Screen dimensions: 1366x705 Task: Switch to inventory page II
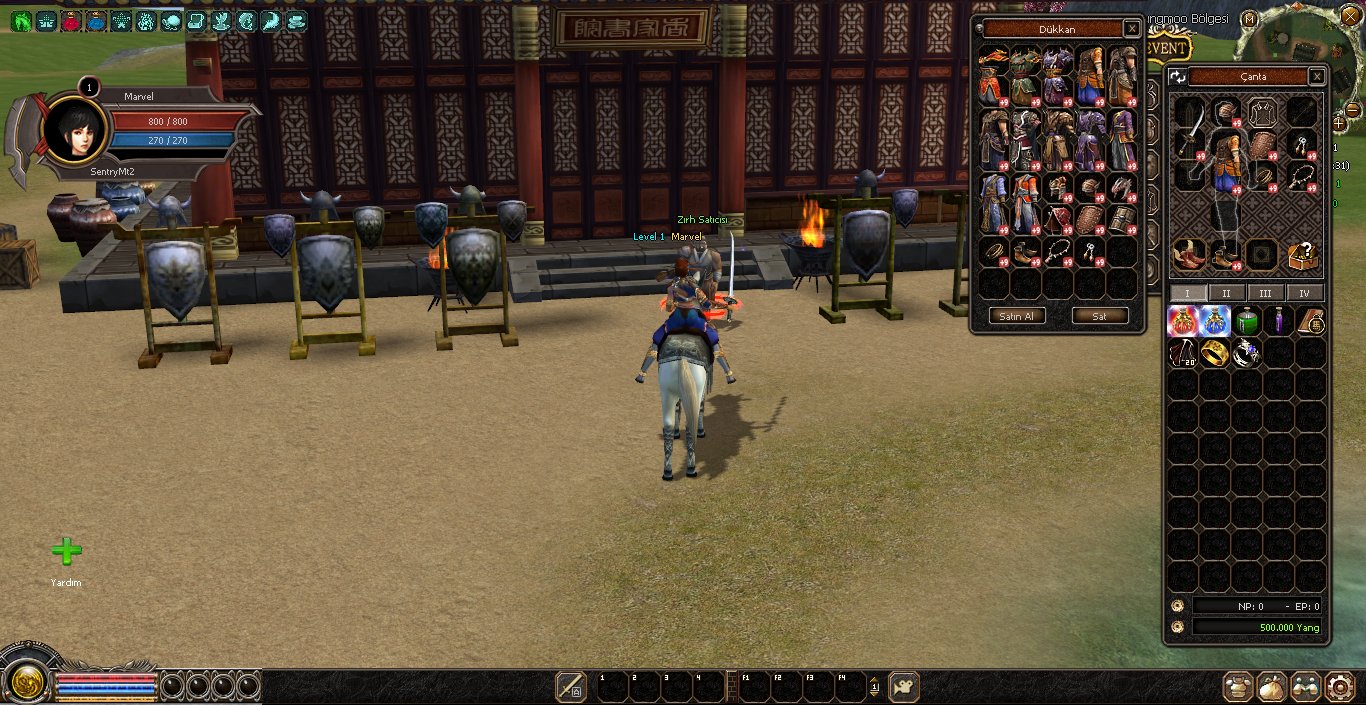pyautogui.click(x=1226, y=293)
